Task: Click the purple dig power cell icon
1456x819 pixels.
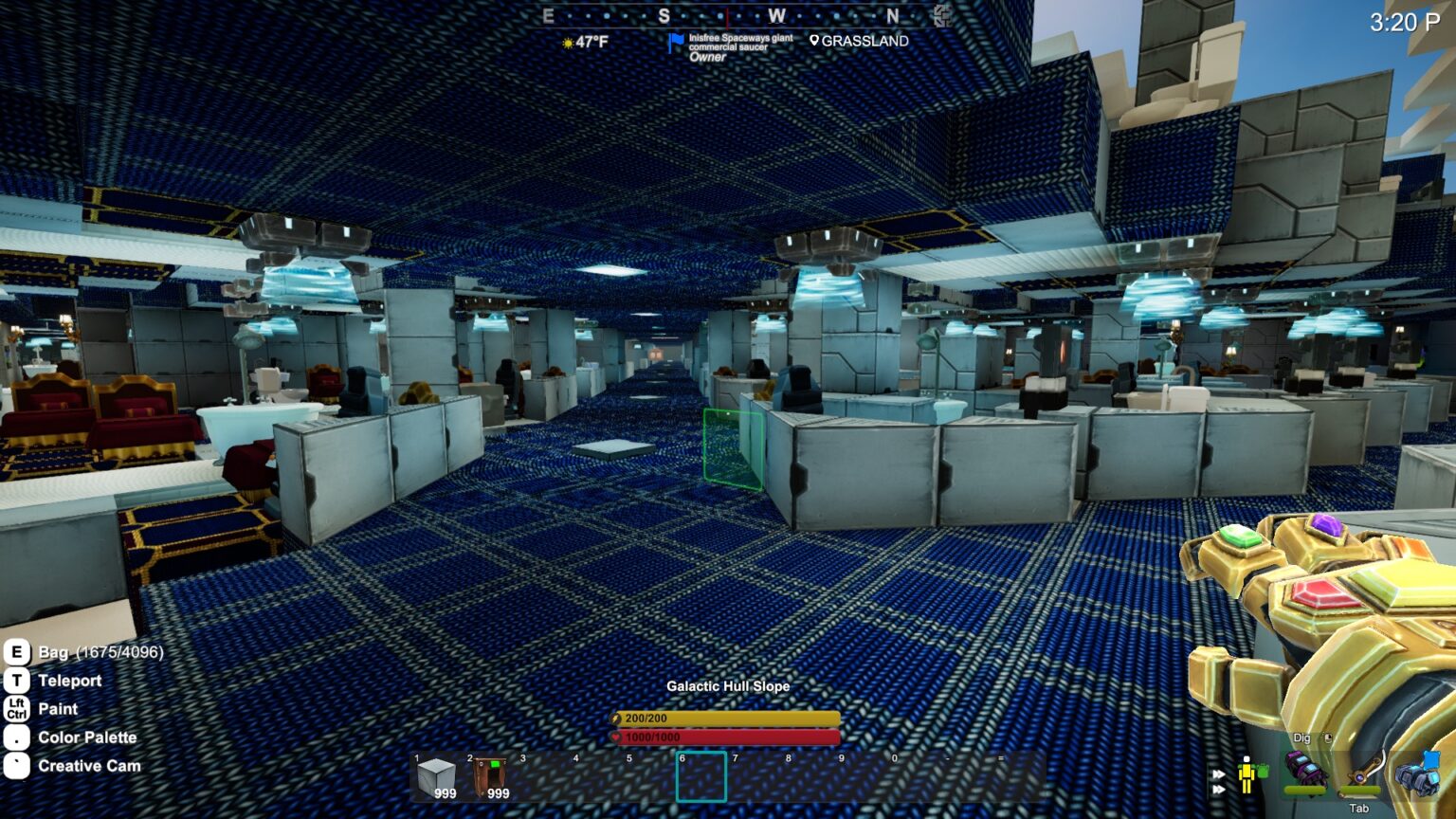Action: click(x=1304, y=771)
